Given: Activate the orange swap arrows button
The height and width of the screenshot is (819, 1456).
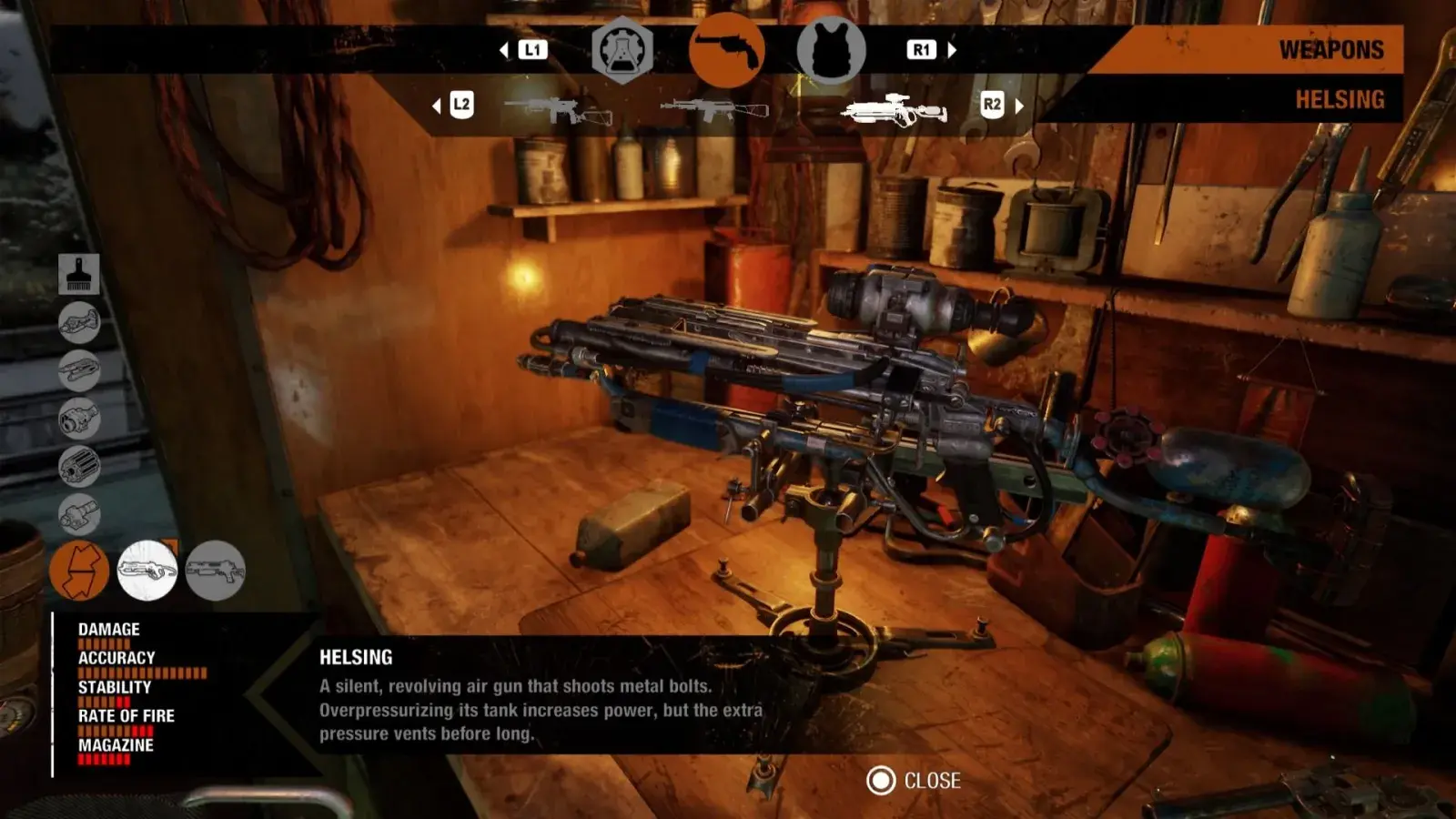Looking at the screenshot, I should point(79,571).
